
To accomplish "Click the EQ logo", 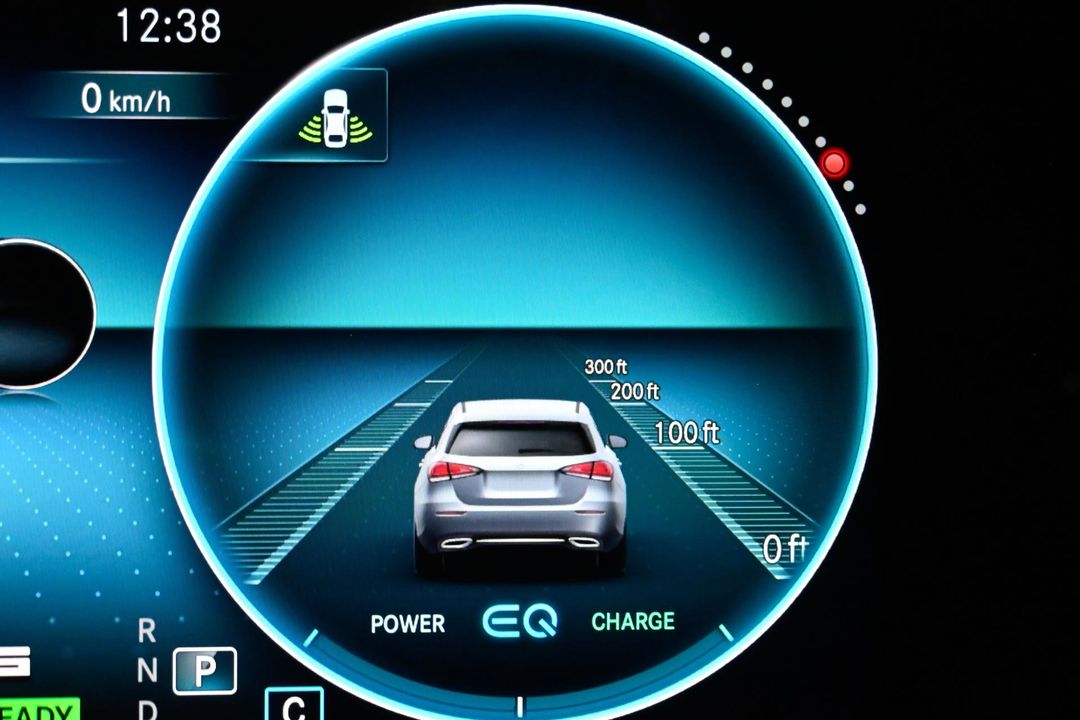I will (x=519, y=621).
